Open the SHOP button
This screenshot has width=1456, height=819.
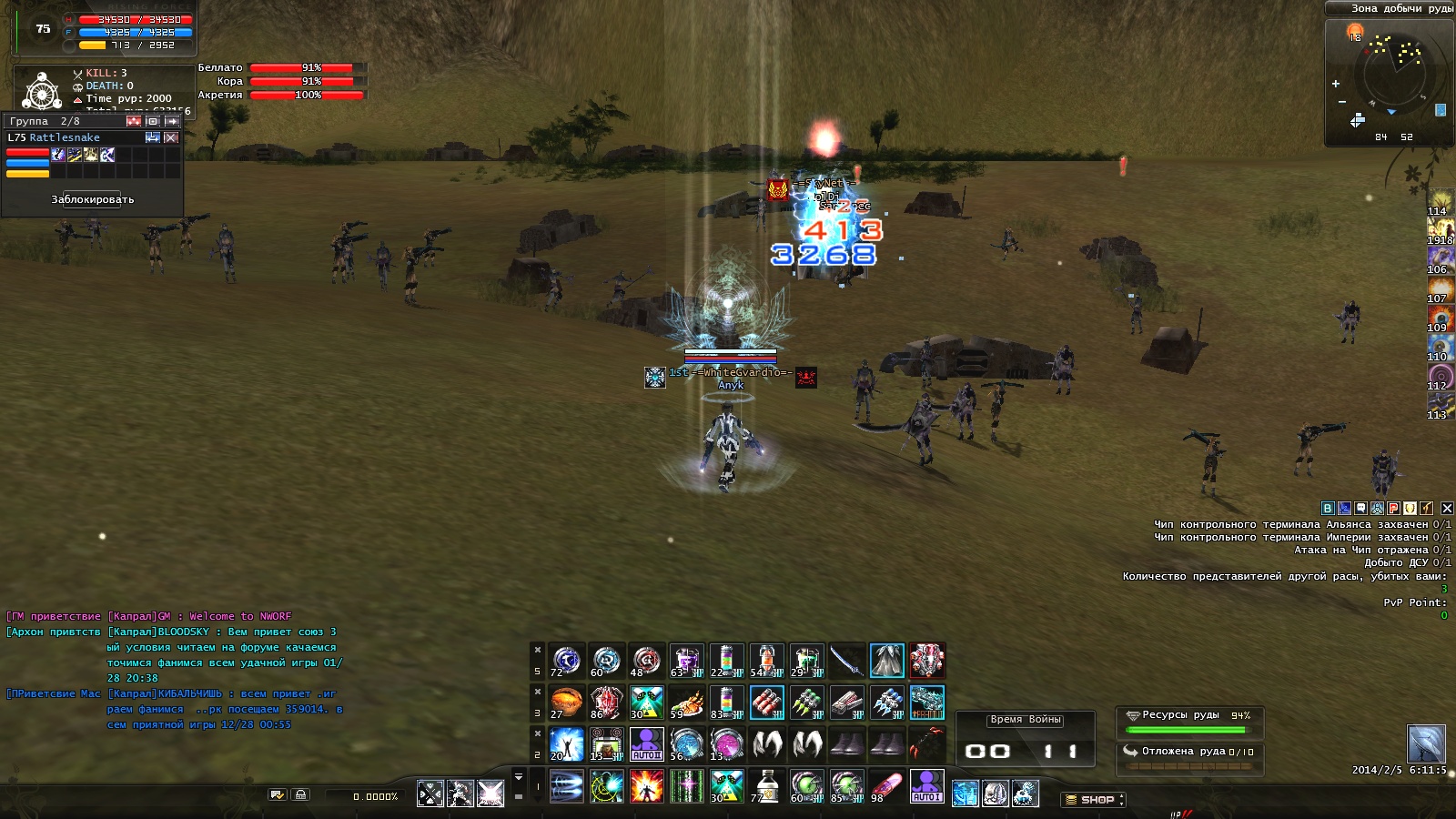point(1093,800)
